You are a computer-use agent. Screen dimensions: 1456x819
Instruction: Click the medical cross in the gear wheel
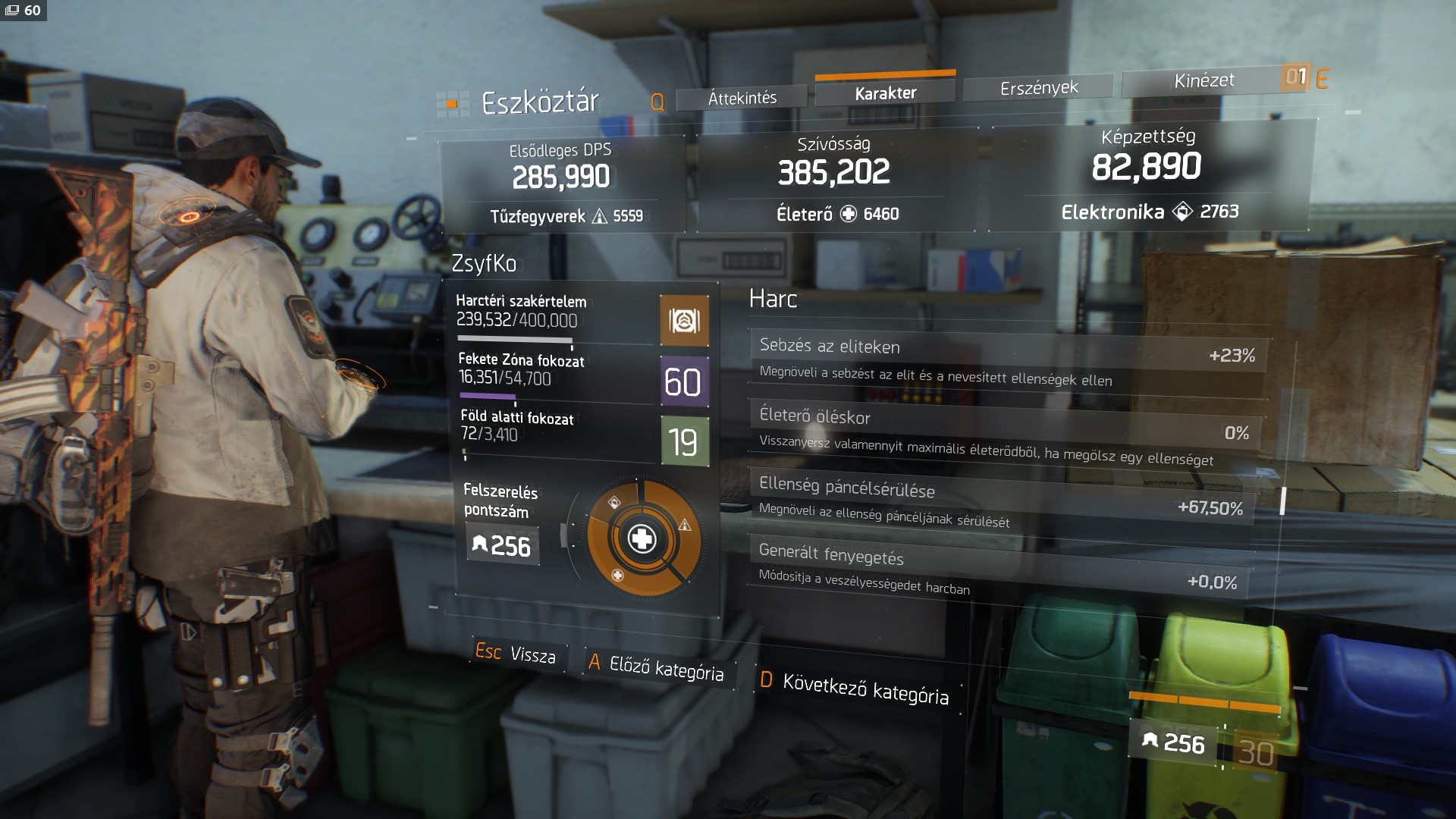click(x=642, y=539)
